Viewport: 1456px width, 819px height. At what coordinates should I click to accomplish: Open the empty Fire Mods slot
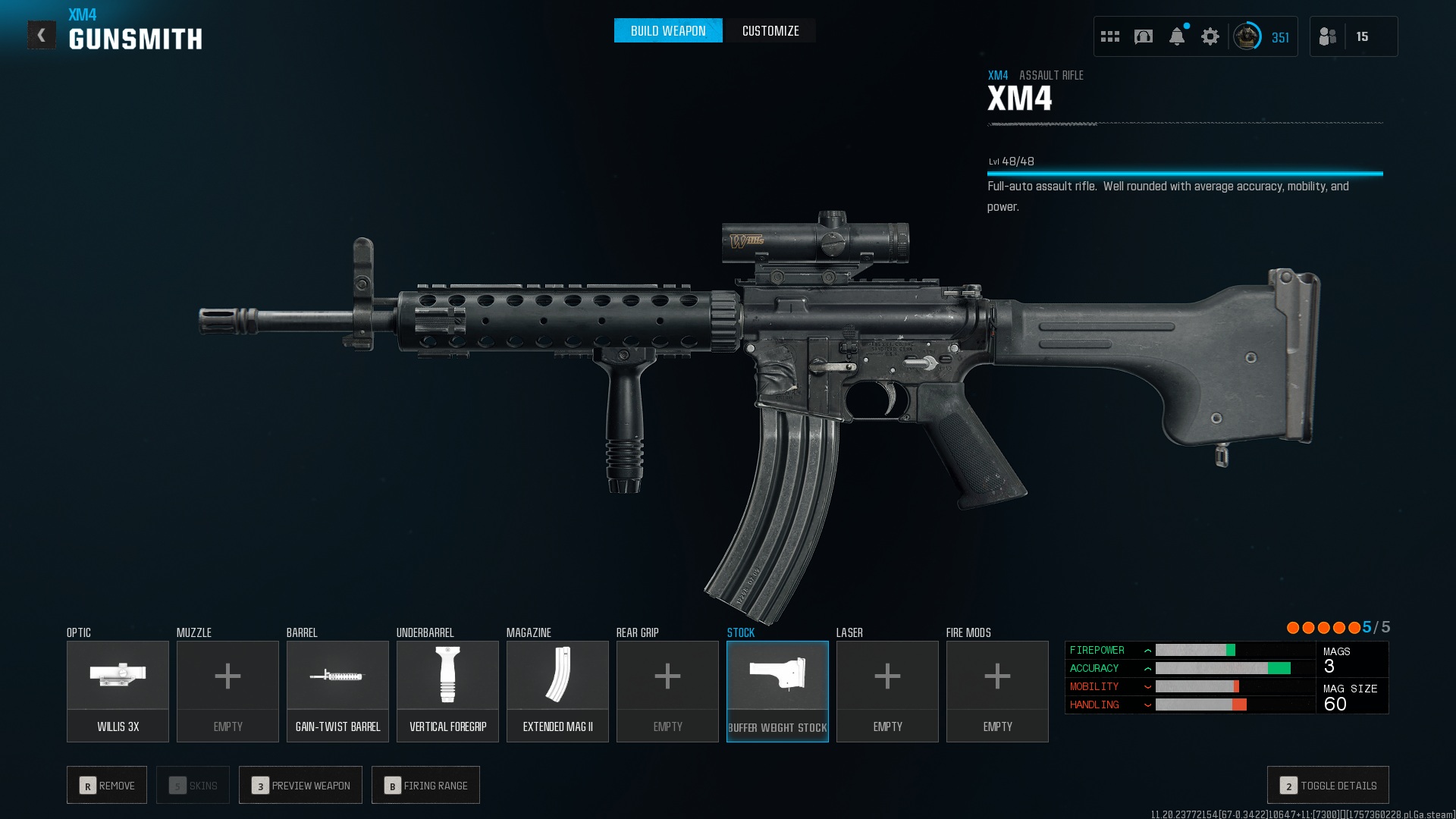997,691
